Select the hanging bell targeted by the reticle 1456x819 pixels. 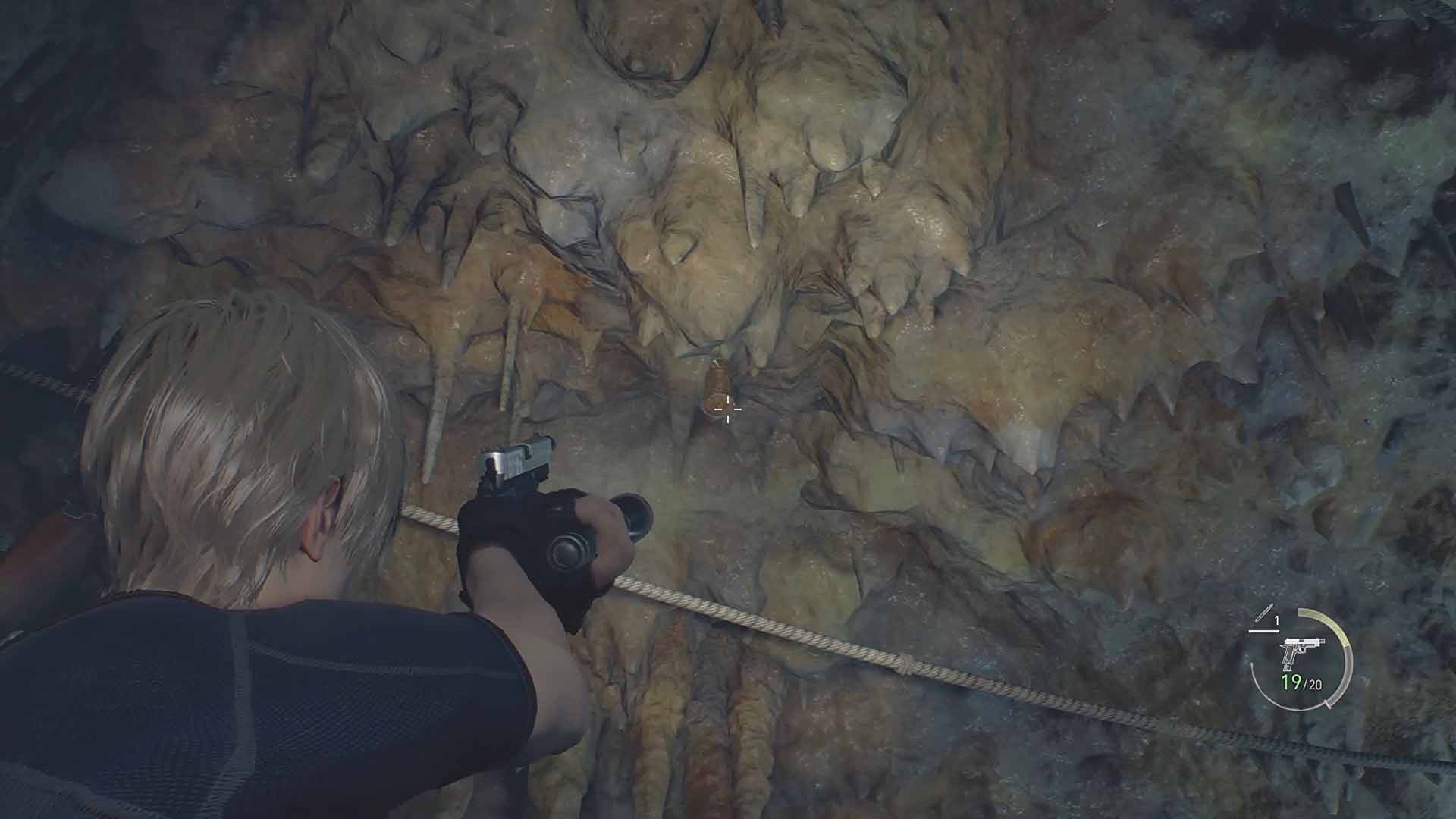tap(717, 383)
